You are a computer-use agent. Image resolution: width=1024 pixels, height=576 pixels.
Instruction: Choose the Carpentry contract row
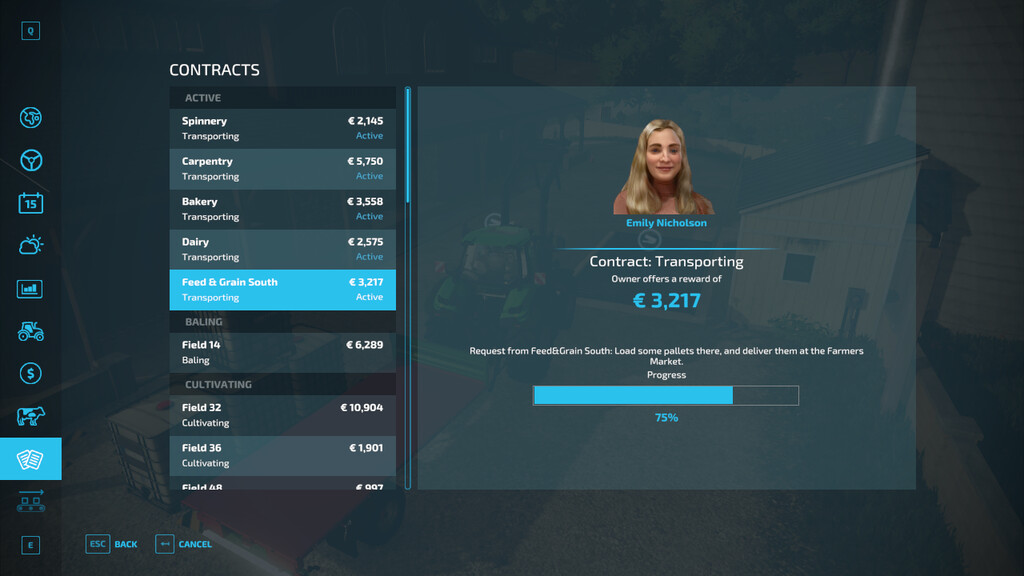click(282, 168)
